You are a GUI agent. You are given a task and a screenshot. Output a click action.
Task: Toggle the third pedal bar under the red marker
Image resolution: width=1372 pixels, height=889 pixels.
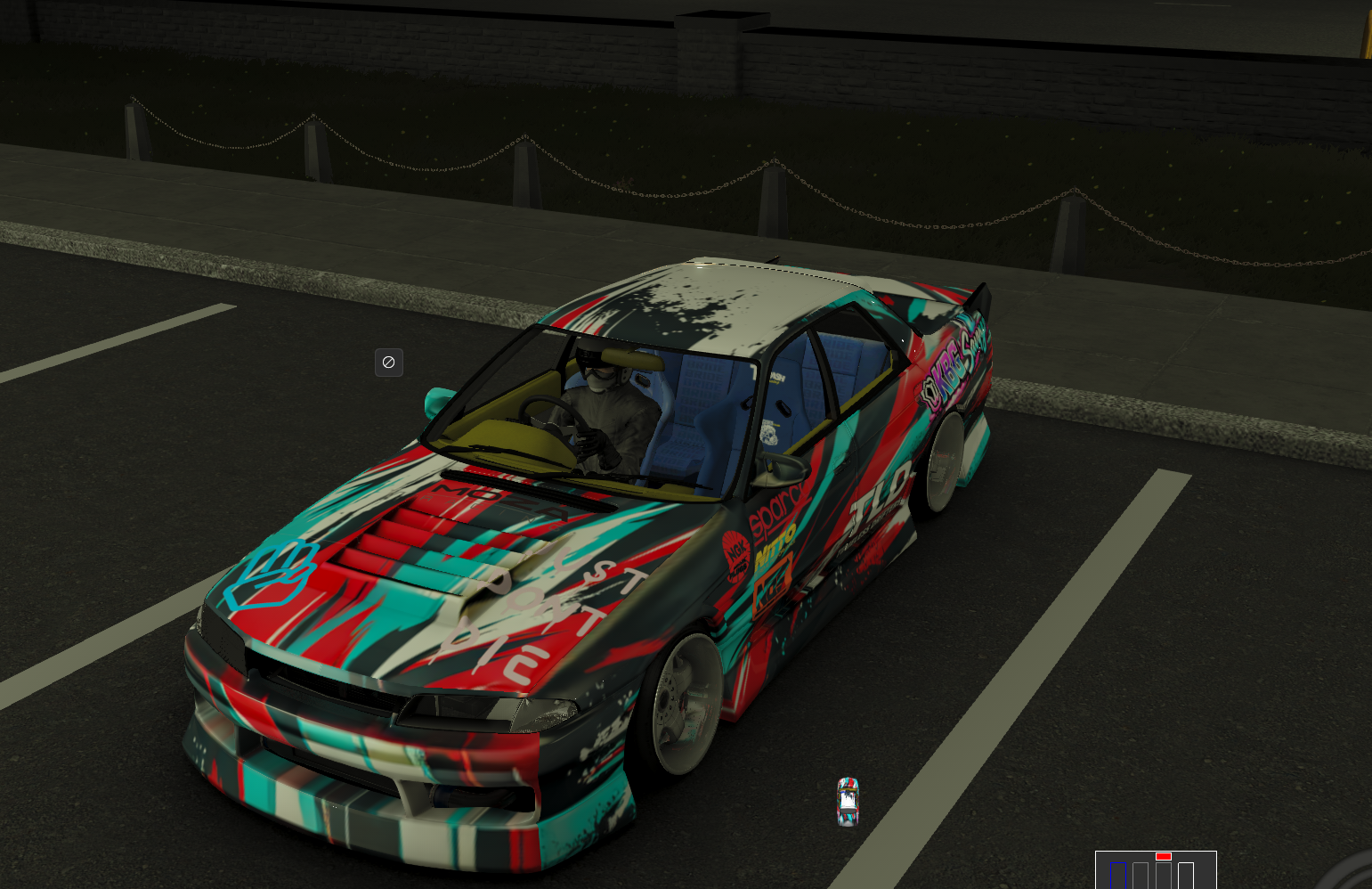[x=1164, y=875]
